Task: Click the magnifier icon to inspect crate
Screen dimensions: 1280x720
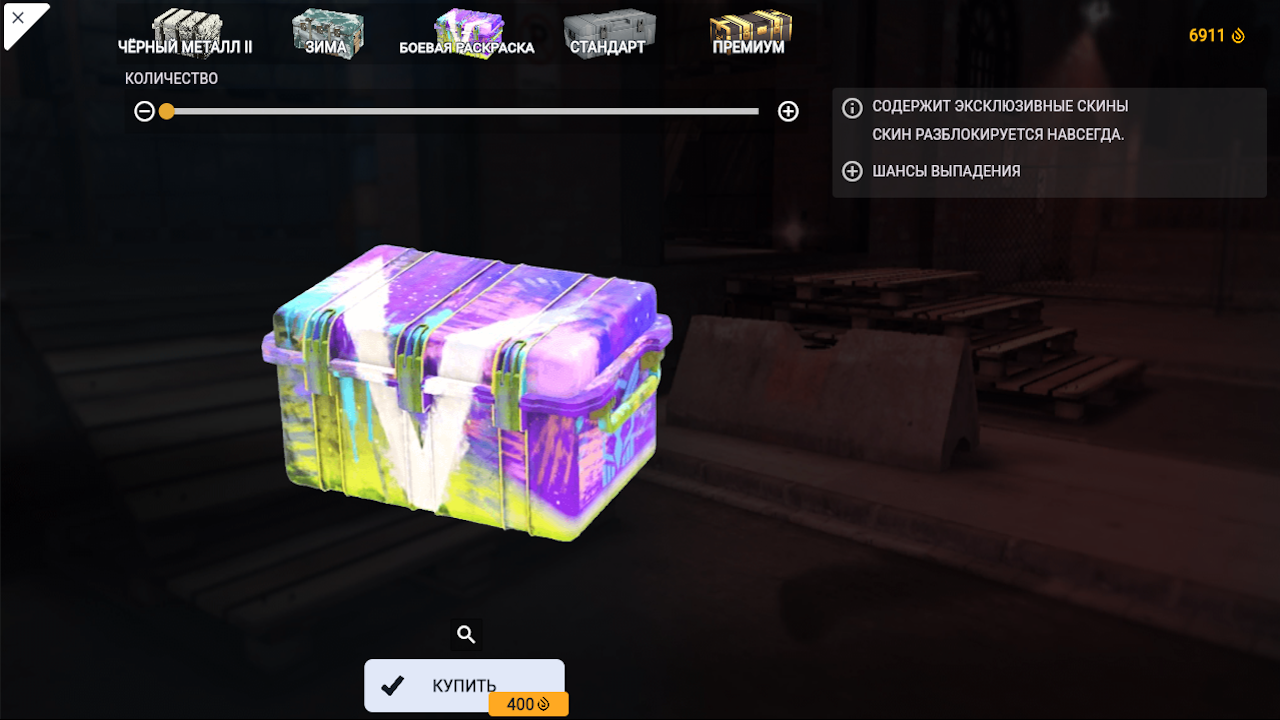Action: [x=464, y=634]
